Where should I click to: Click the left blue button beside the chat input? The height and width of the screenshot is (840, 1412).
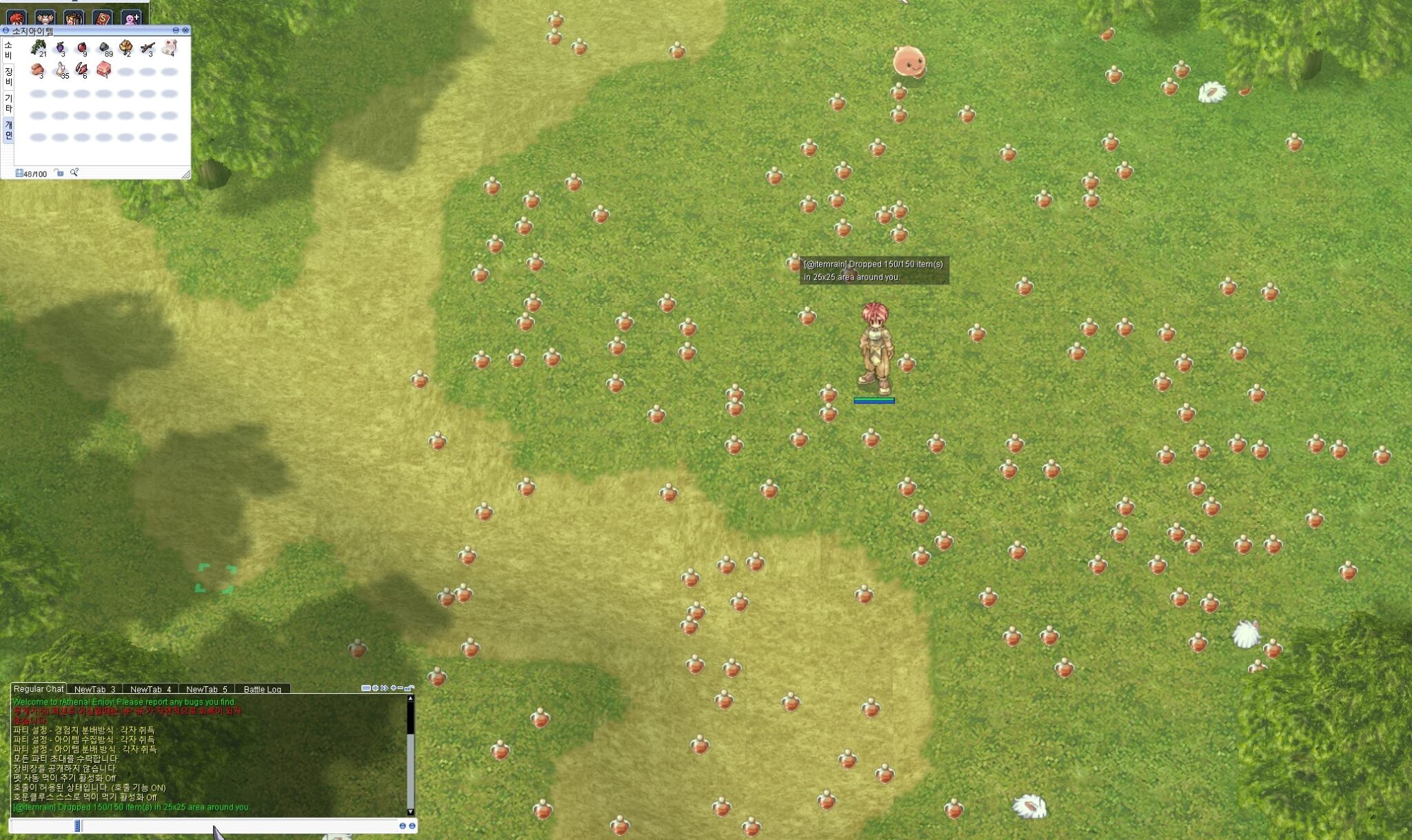click(x=403, y=826)
